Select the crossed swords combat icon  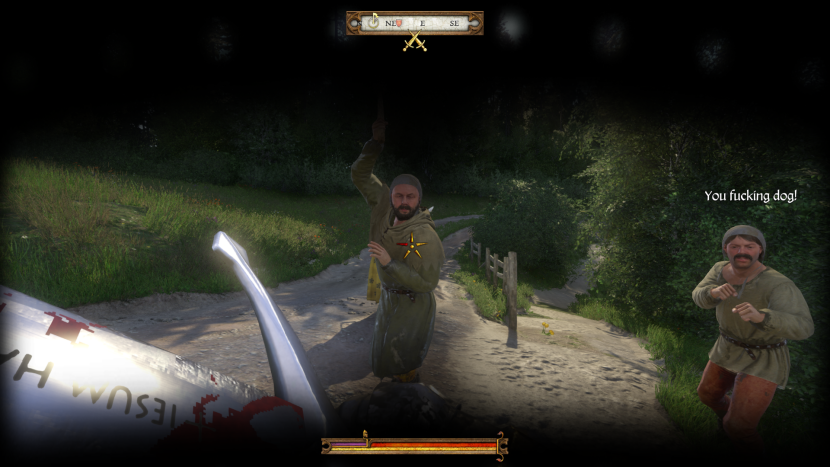pyautogui.click(x=415, y=43)
